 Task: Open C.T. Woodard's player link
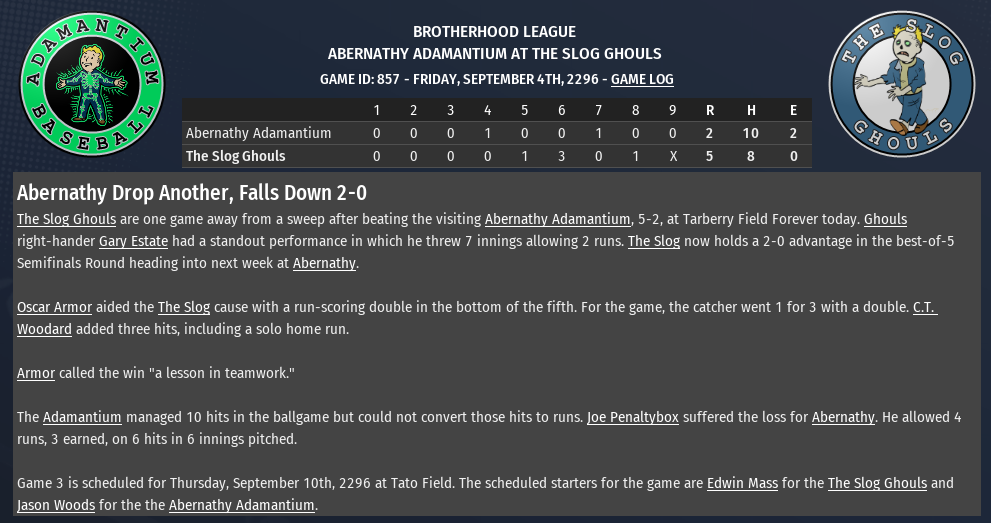(x=925, y=308)
